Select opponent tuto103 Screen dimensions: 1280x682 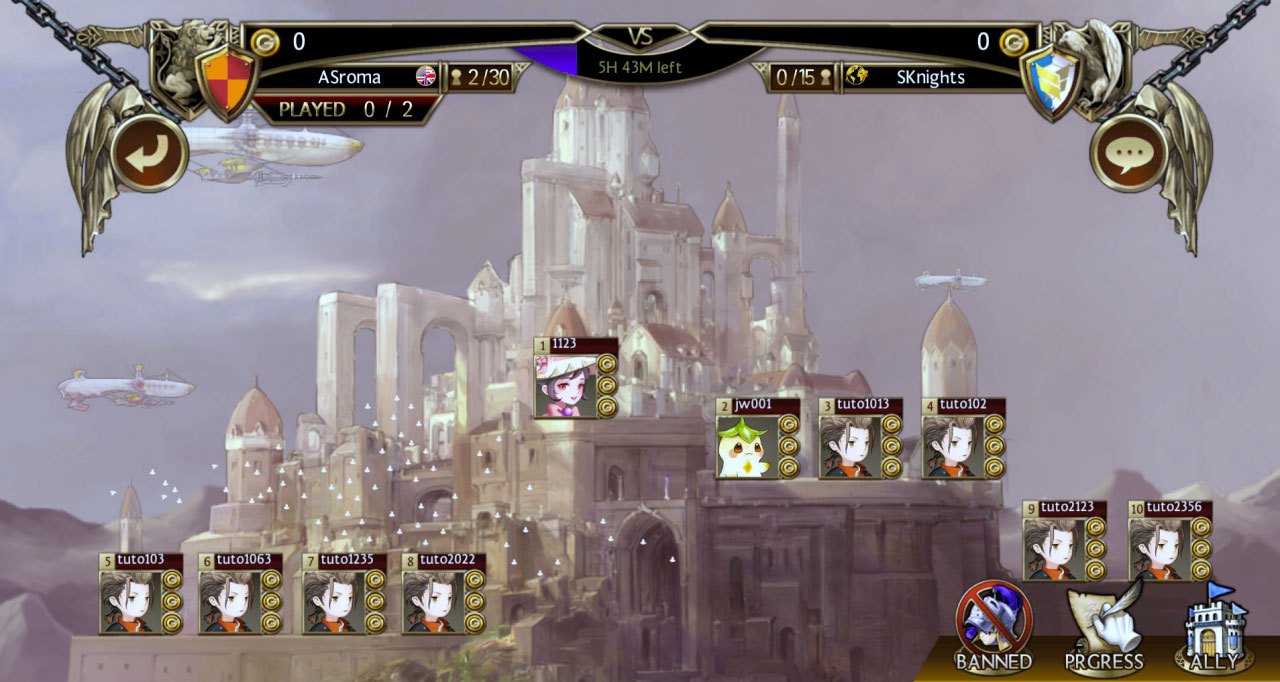click(130, 601)
